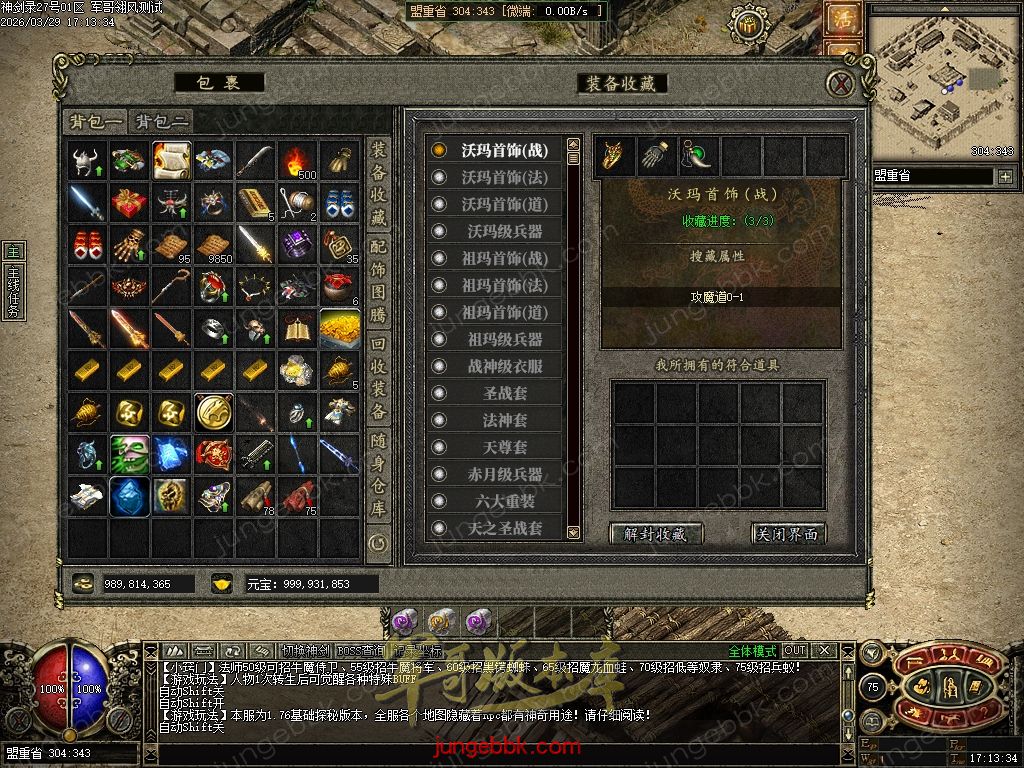
Task: Choose the 祖玛级兵器 collection entry
Action: click(x=504, y=339)
